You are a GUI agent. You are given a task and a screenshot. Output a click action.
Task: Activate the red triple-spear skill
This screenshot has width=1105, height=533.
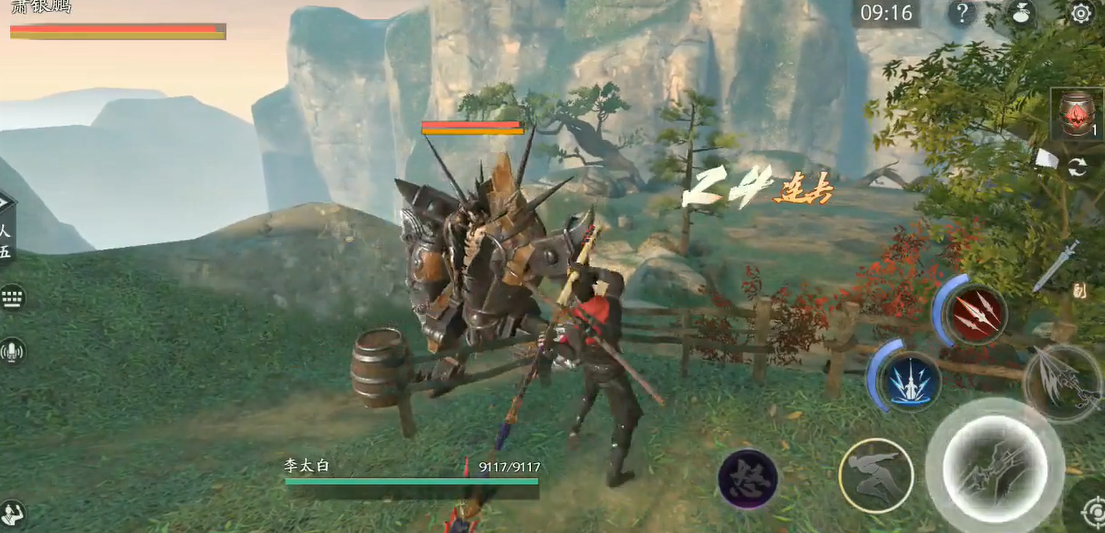tap(973, 315)
